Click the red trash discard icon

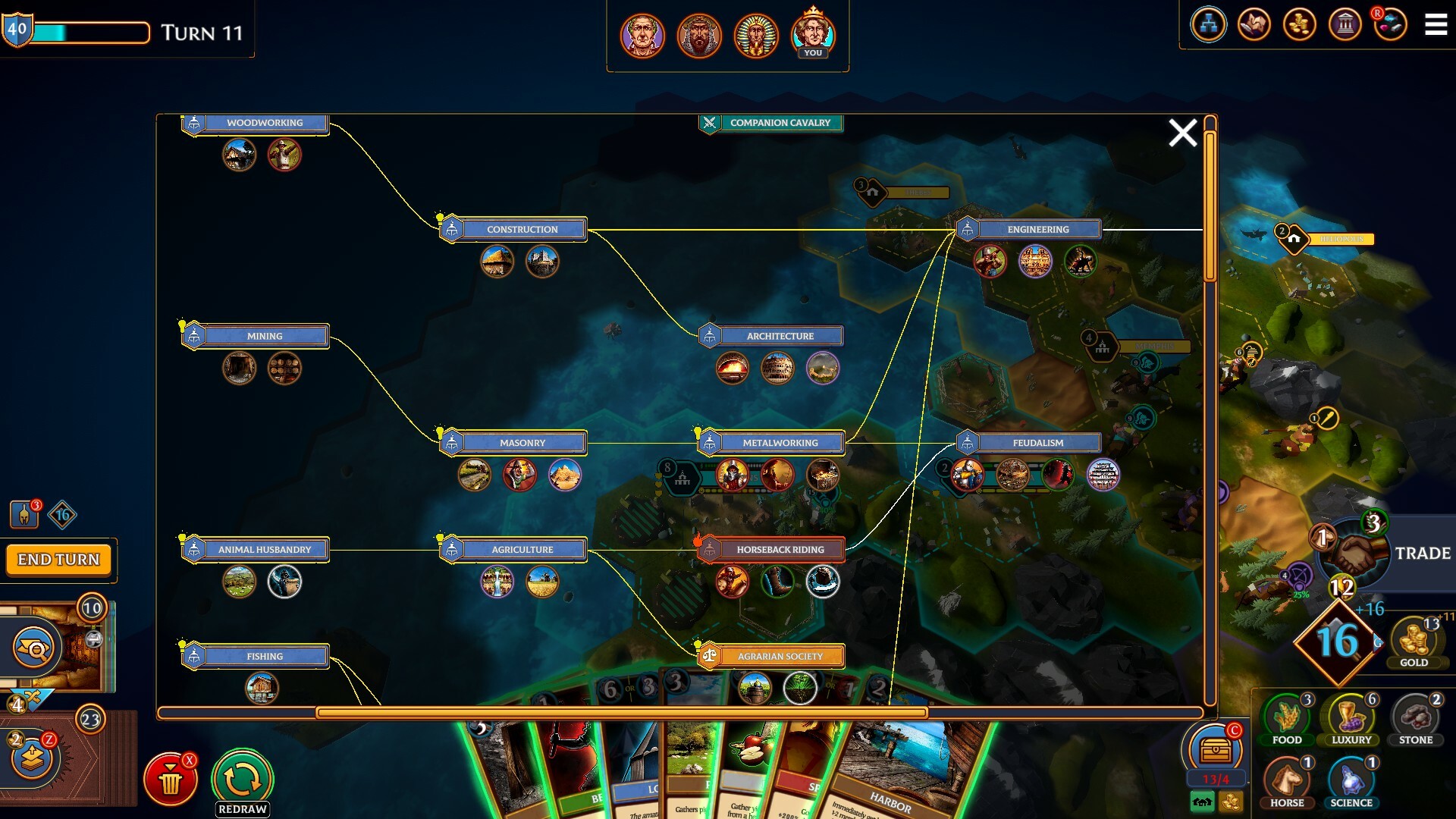(x=171, y=778)
